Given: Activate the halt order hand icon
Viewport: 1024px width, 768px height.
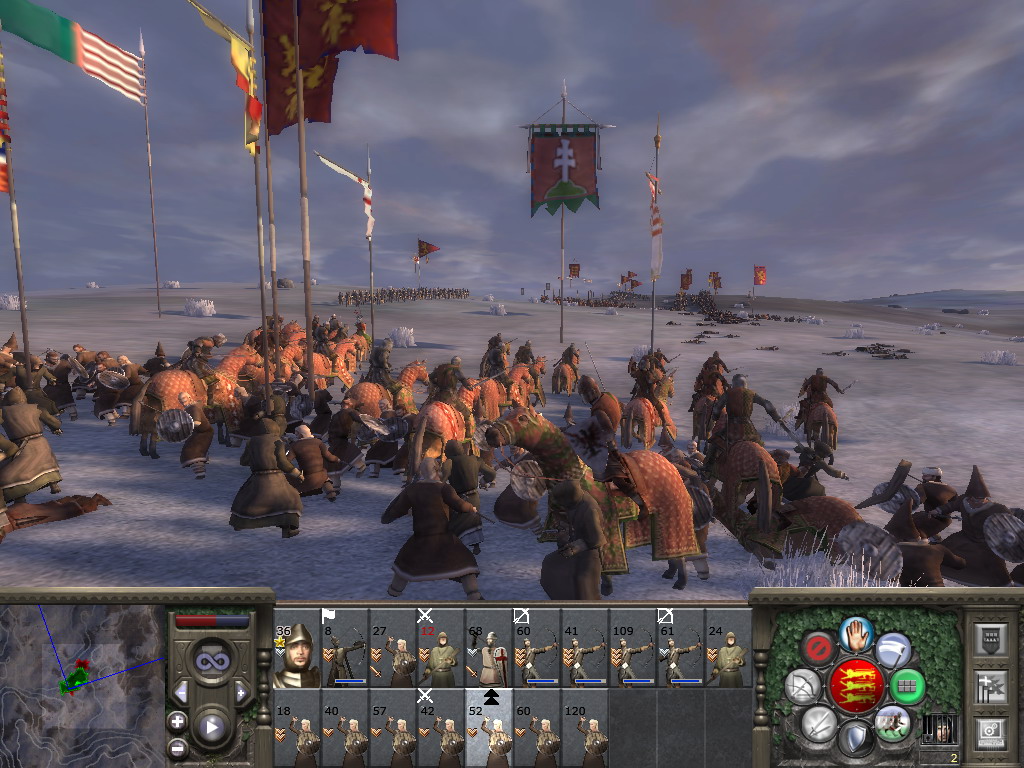Looking at the screenshot, I should tap(856, 633).
